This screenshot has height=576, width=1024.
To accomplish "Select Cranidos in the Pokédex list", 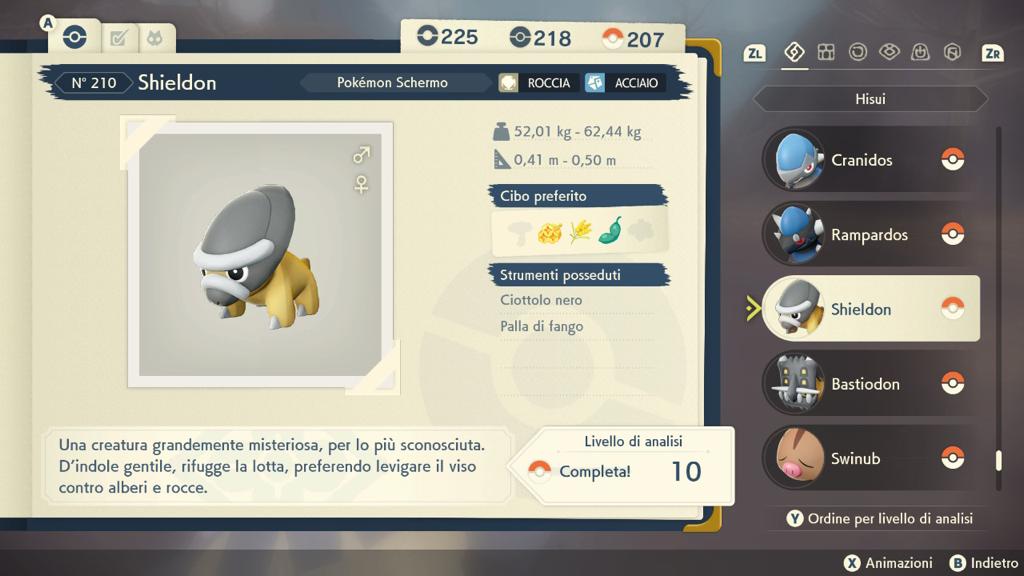I will click(860, 160).
